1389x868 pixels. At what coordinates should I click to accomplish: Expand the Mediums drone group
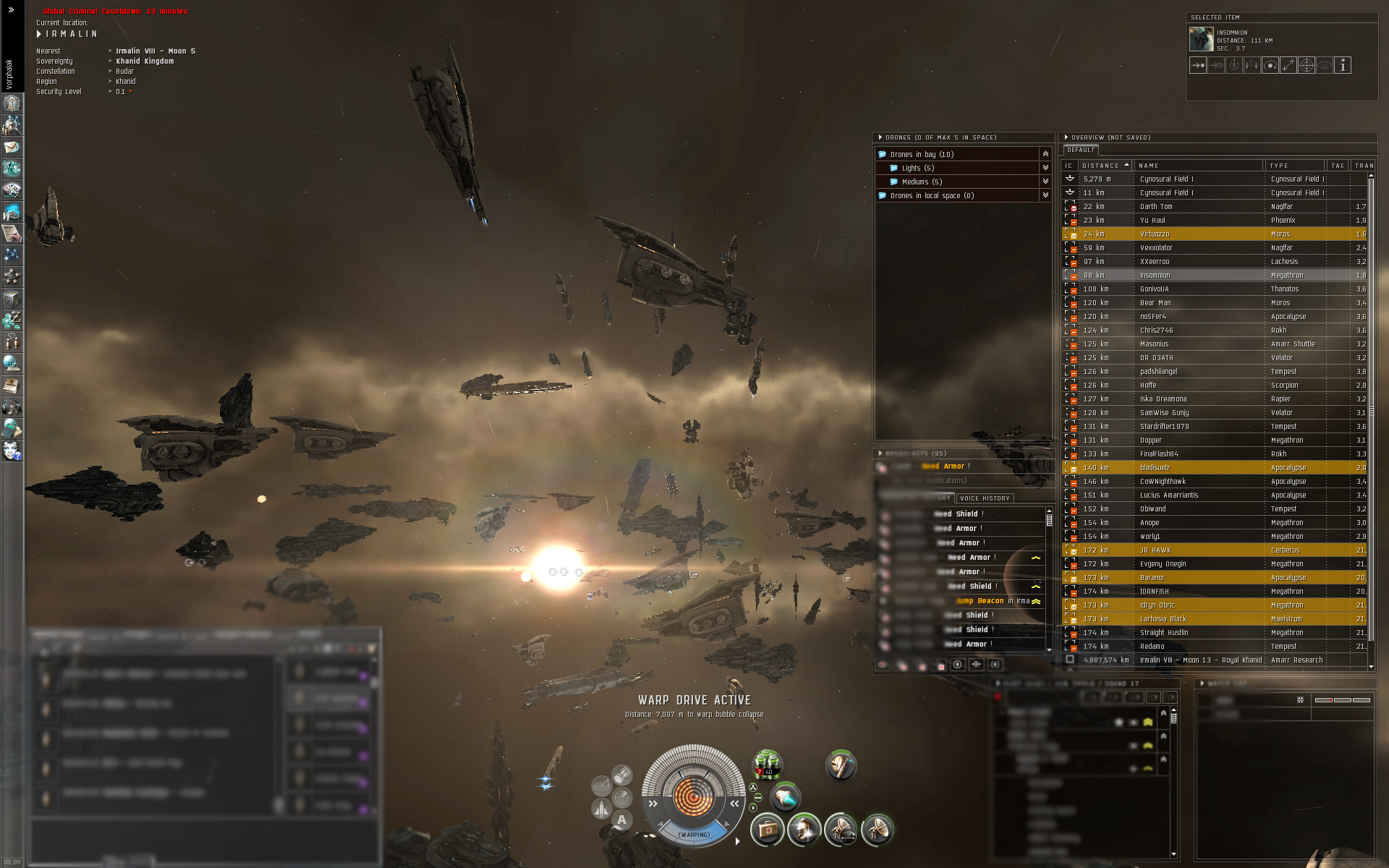1045,182
